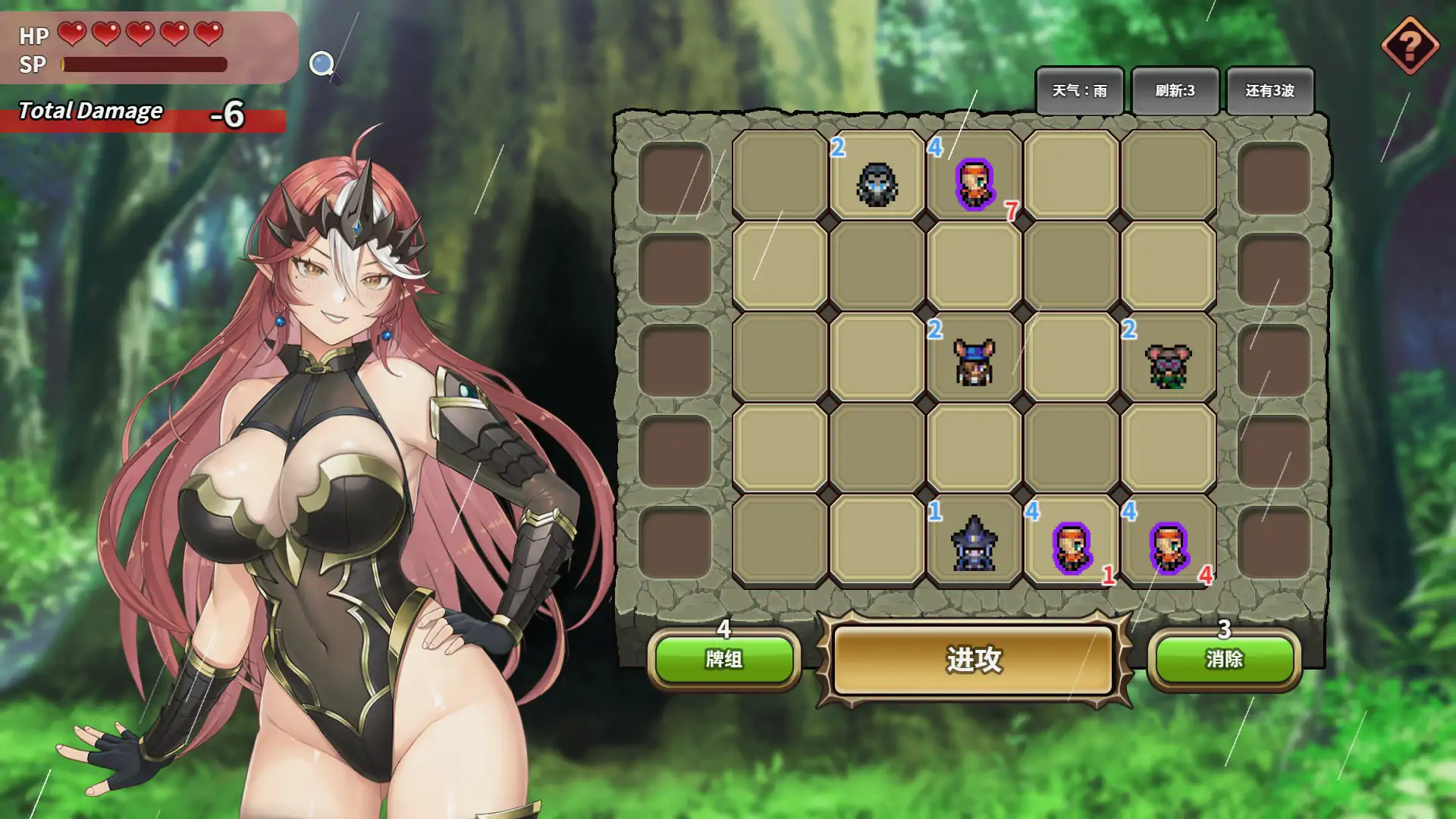This screenshot has width=1456, height=819.
Task: Click the 刷新:3 refresh indicator
Action: pos(1176,90)
